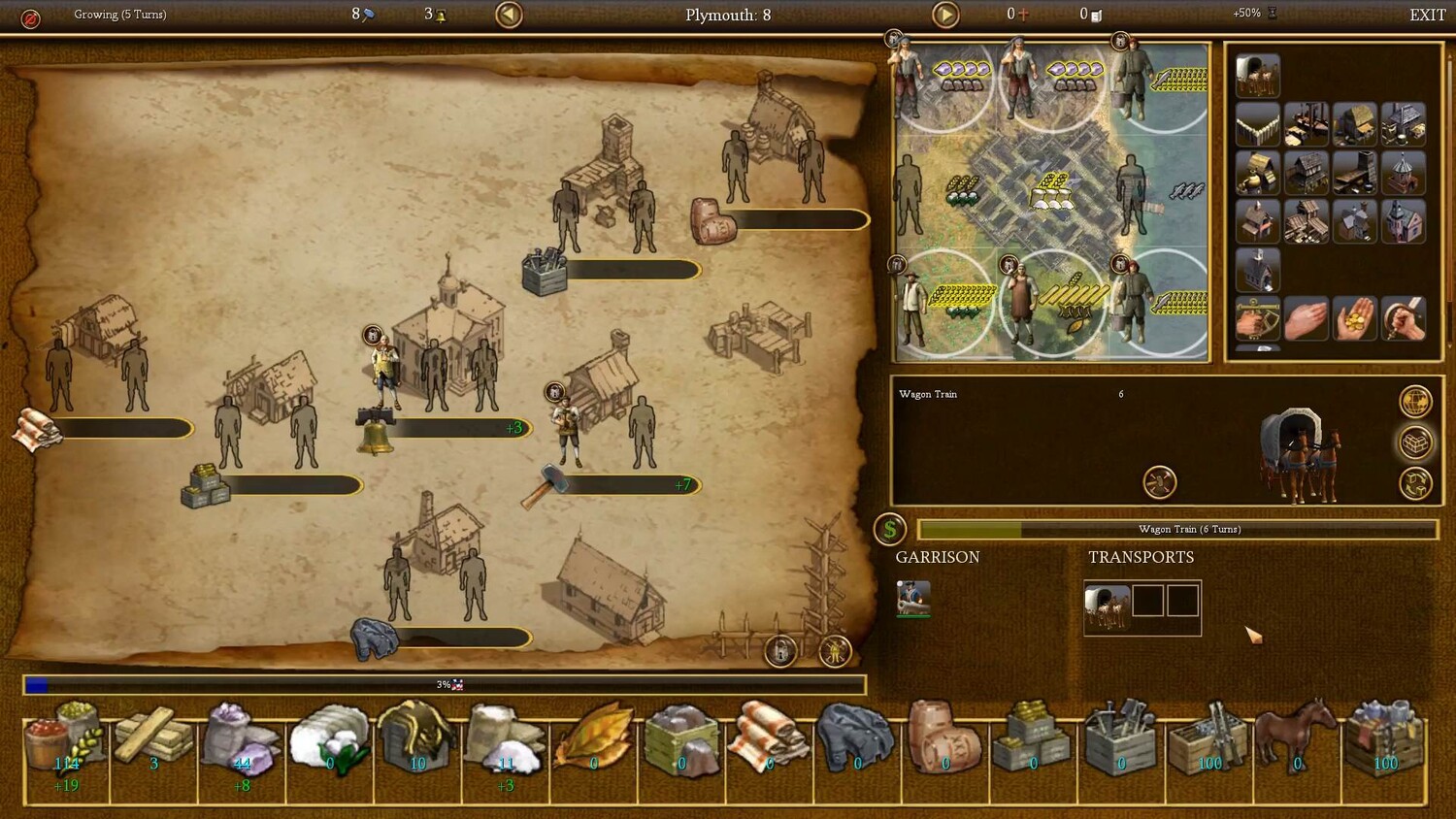The image size is (1456, 819).
Task: Click the crate button in the unit panel
Action: 1415,442
